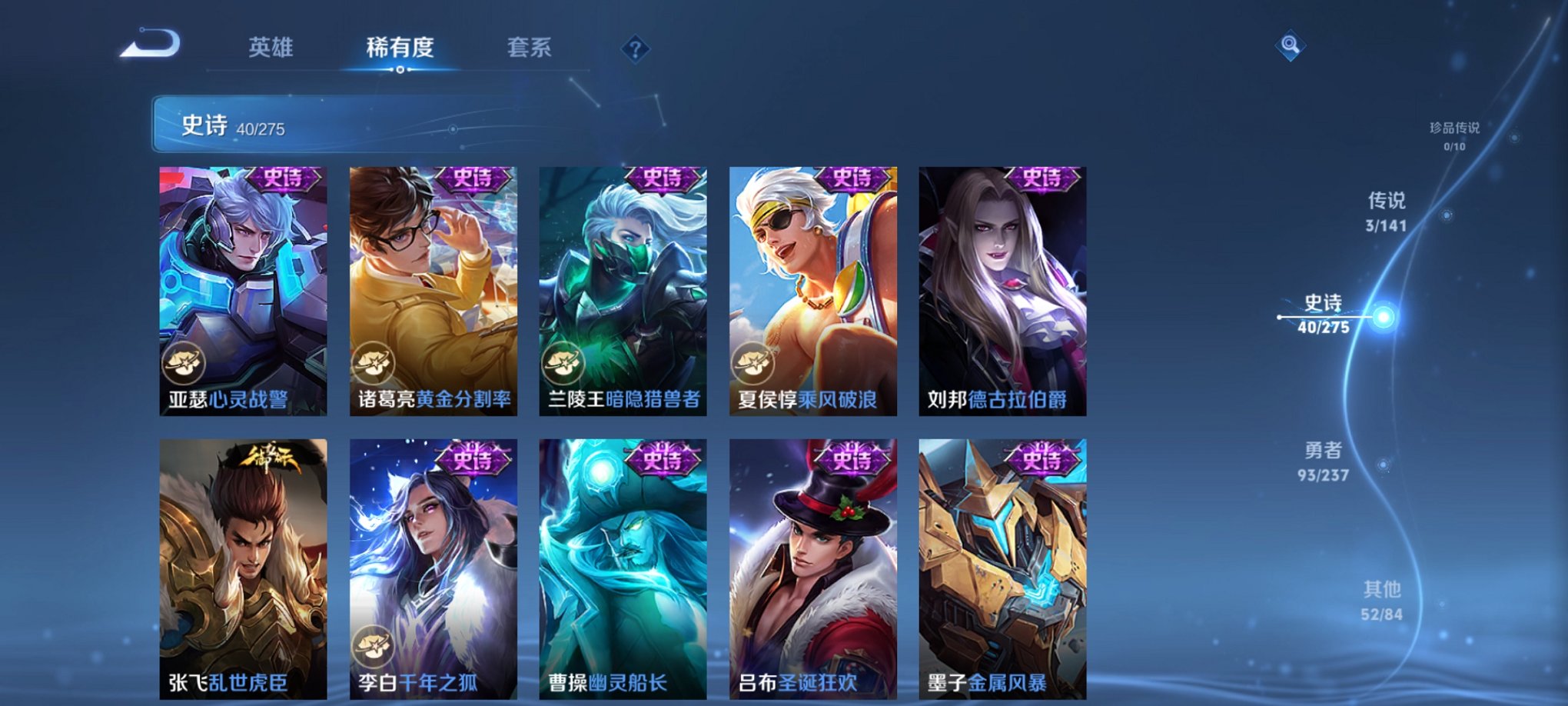Switch to the 套系 tab

(537, 48)
